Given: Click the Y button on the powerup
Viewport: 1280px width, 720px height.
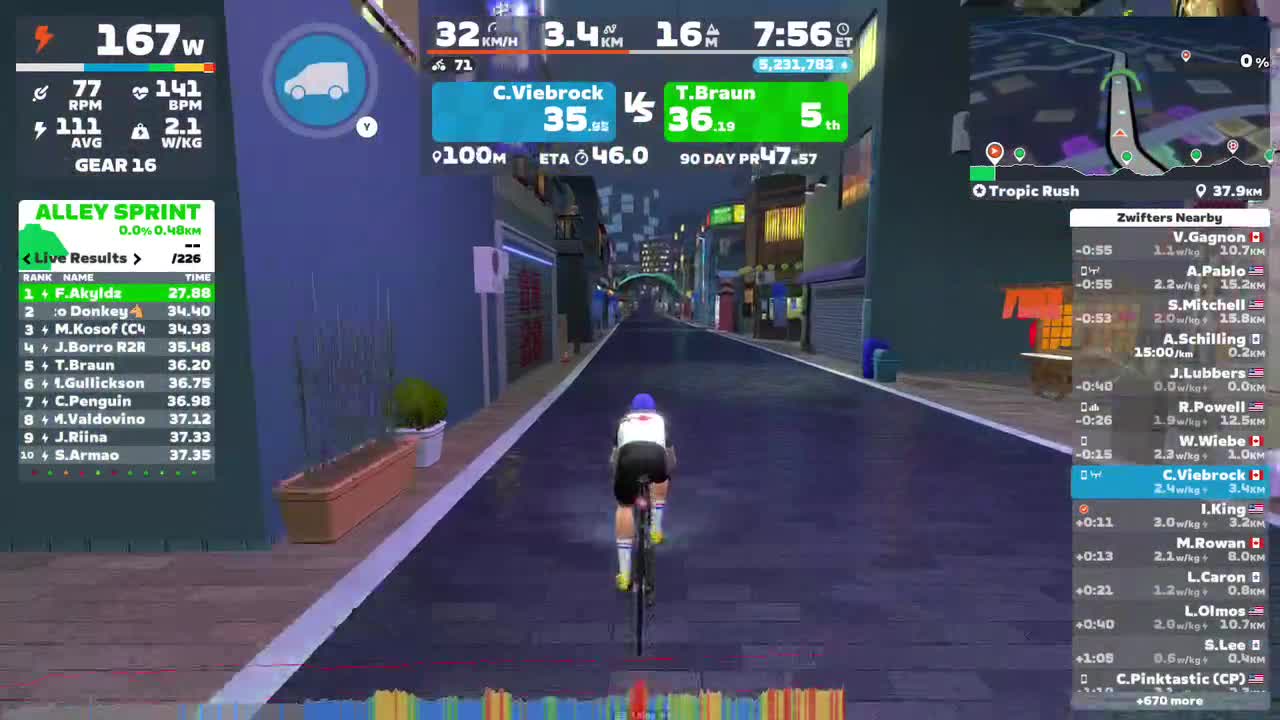Looking at the screenshot, I should (366, 127).
